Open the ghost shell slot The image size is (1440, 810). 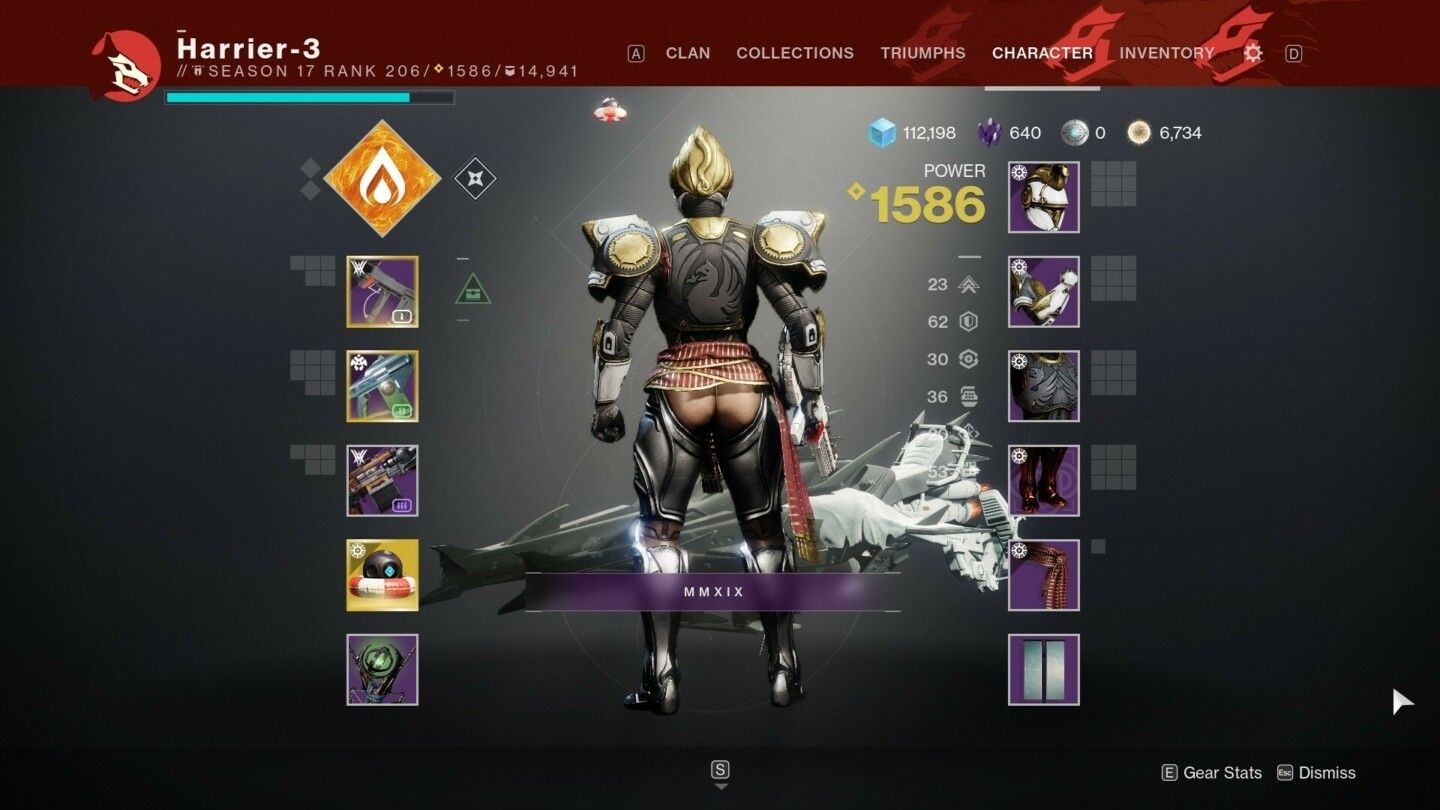[x=382, y=575]
